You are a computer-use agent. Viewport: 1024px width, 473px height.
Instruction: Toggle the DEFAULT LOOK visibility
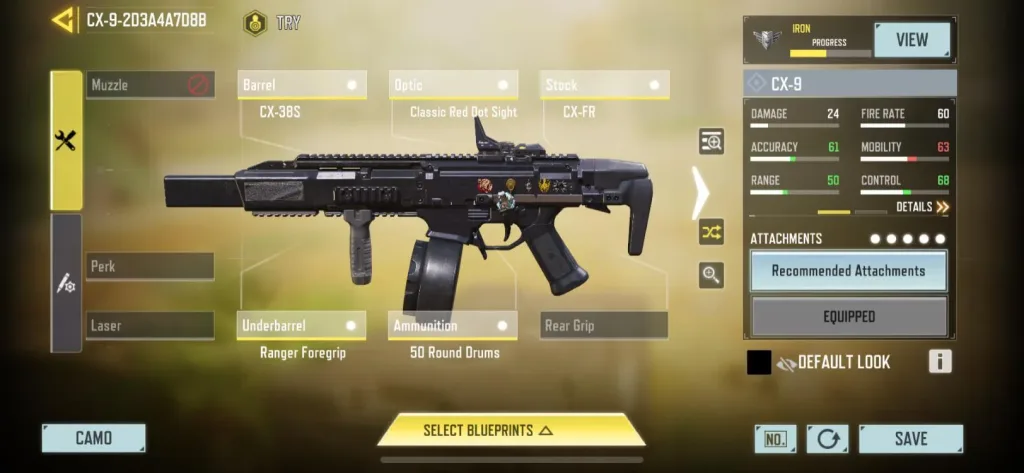click(x=786, y=363)
